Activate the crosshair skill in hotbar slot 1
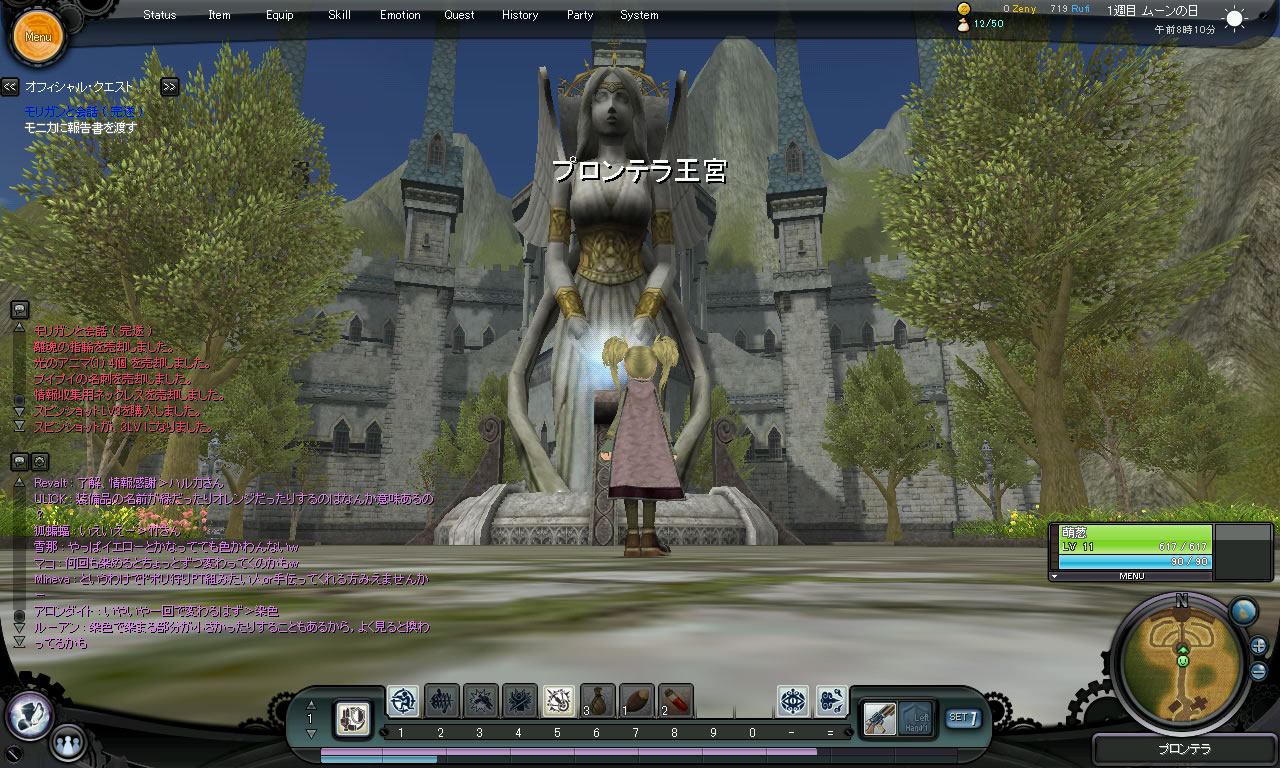Screen dimensions: 1280x768 pos(403,701)
